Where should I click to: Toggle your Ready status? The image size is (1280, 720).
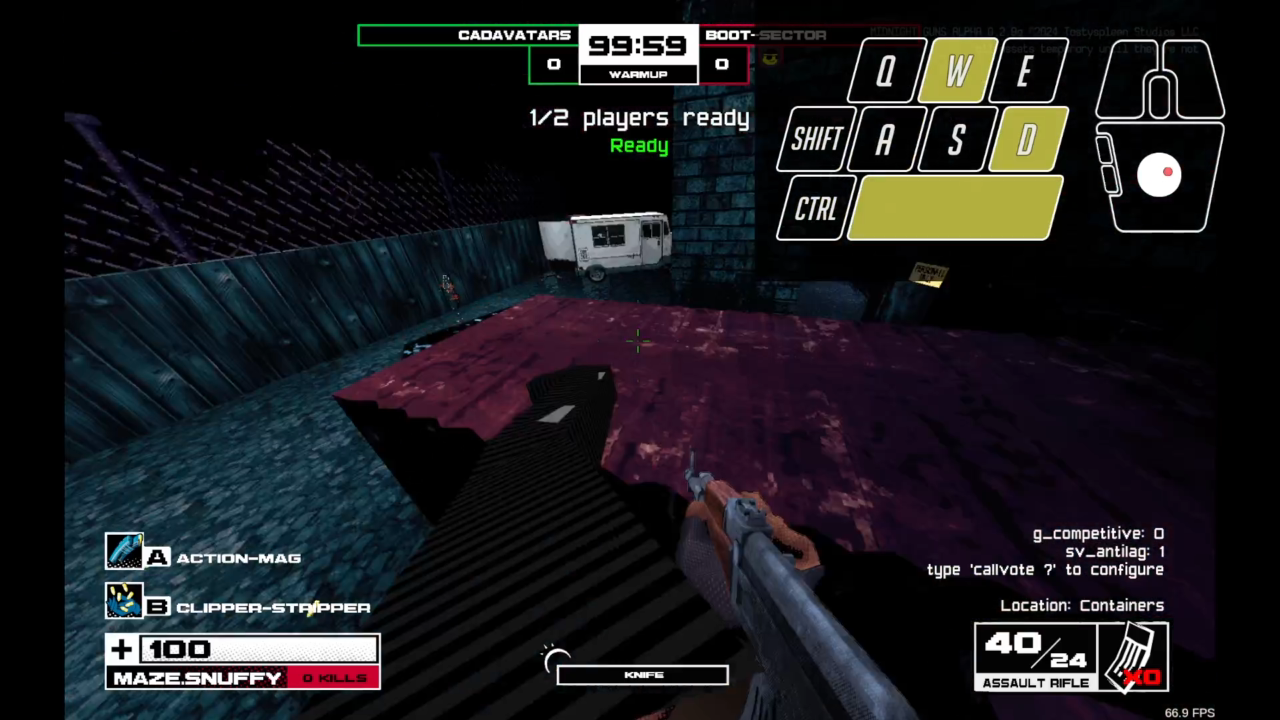(x=638, y=146)
